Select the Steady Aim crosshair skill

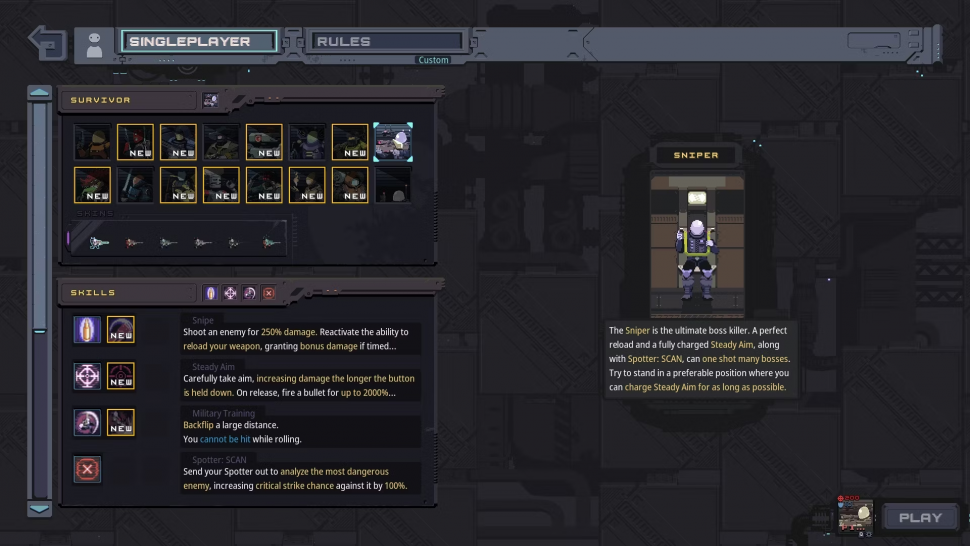coord(87,376)
